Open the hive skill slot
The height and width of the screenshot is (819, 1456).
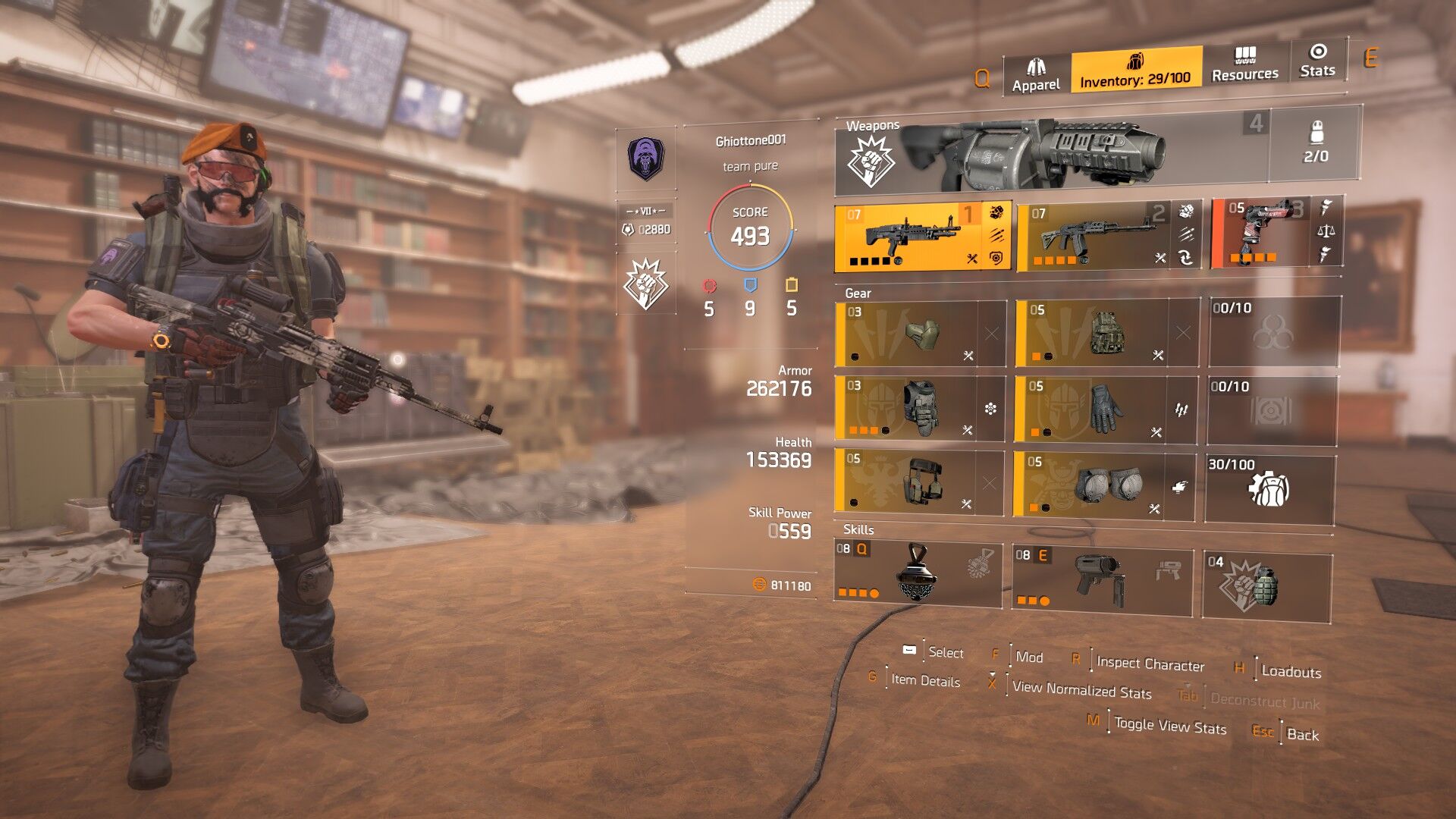click(918, 573)
